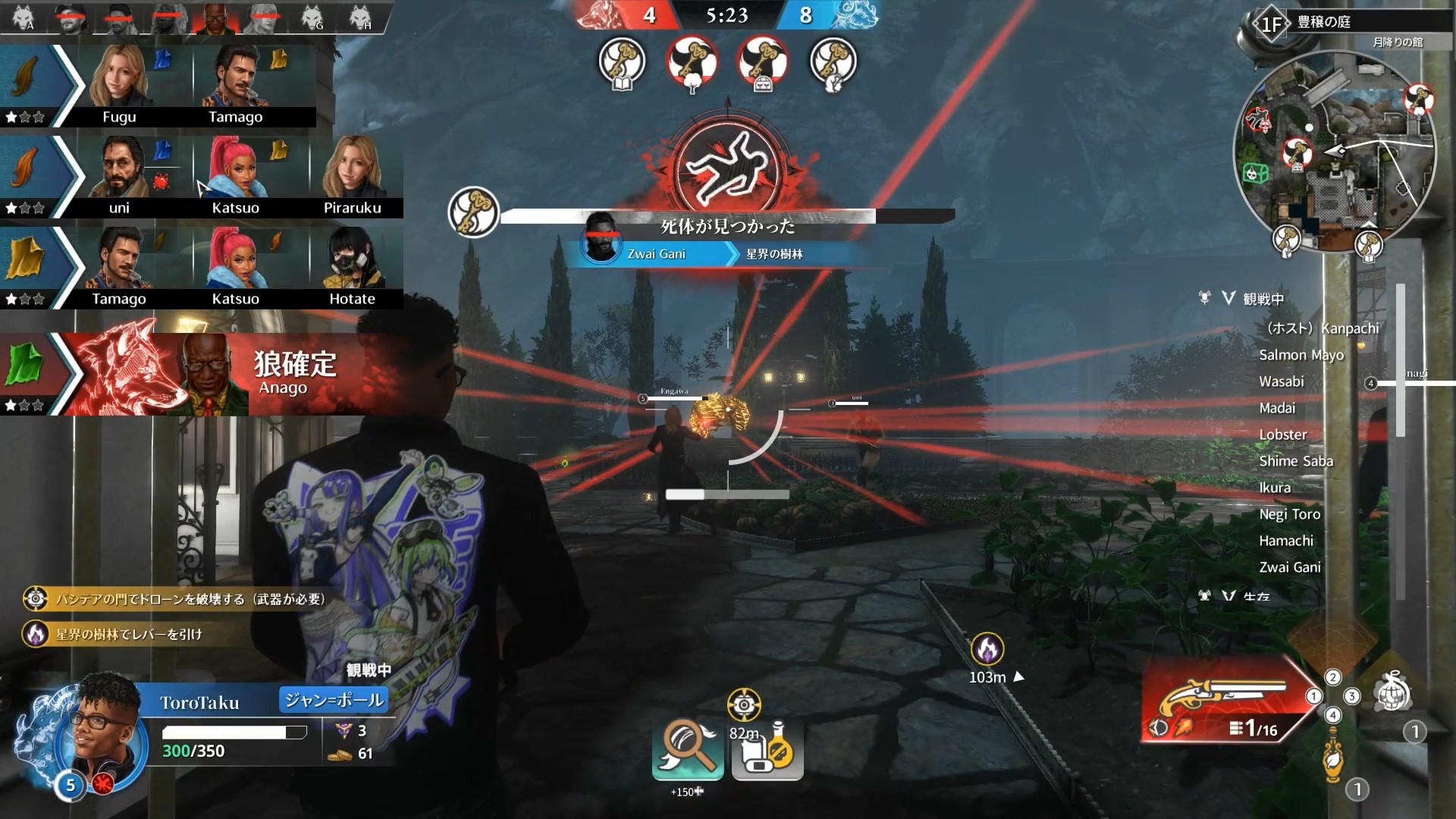Select Negi Toro in the player list
Image resolution: width=1456 pixels, height=819 pixels.
(x=1289, y=514)
